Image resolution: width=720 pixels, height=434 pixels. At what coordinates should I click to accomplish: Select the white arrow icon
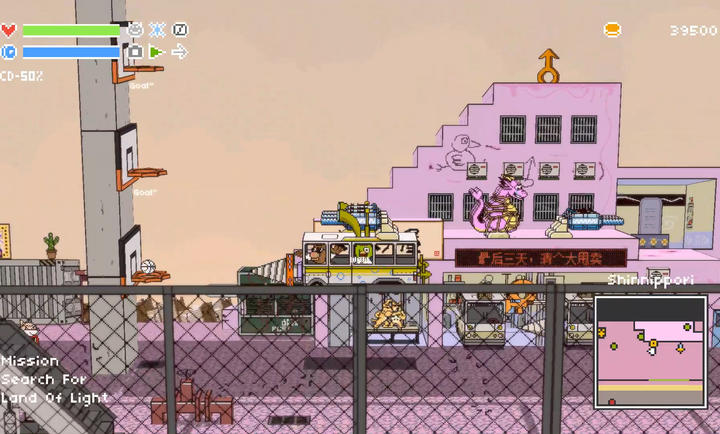click(x=180, y=51)
